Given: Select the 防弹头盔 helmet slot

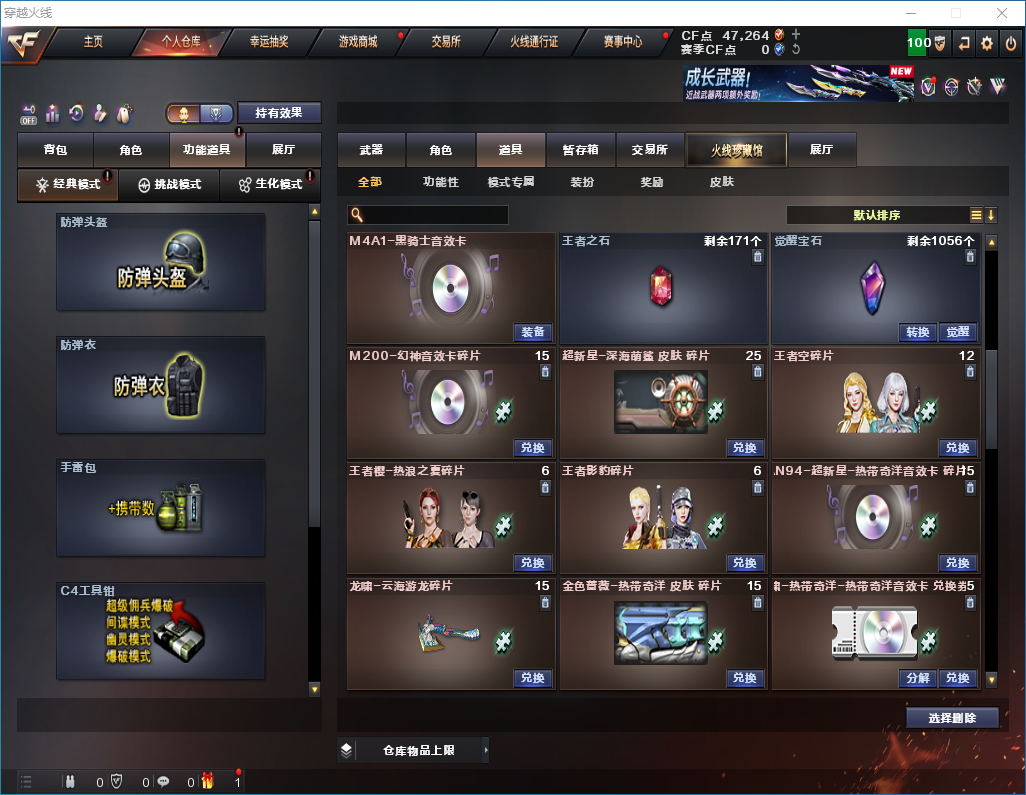Looking at the screenshot, I should pos(161,262).
